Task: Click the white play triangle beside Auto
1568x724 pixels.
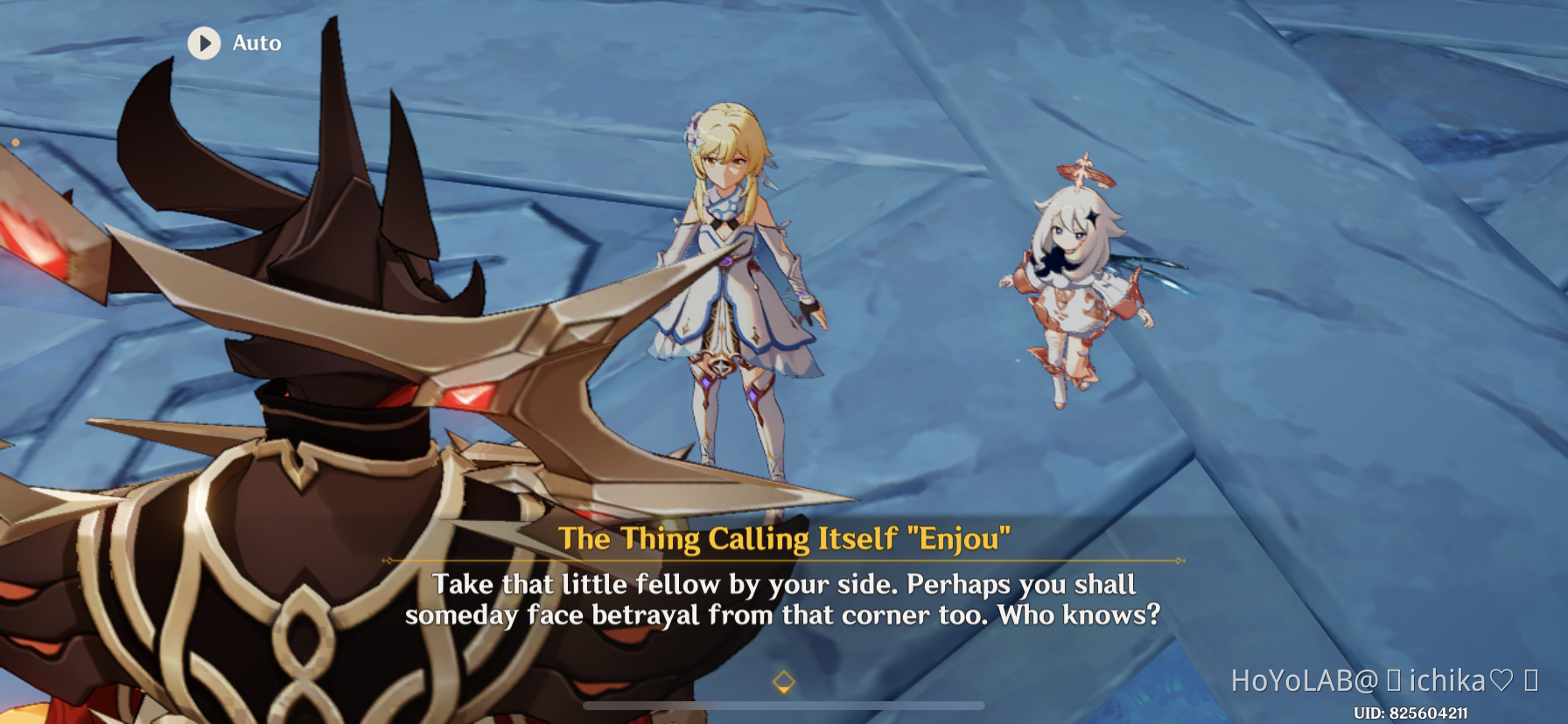Action: pyautogui.click(x=207, y=44)
